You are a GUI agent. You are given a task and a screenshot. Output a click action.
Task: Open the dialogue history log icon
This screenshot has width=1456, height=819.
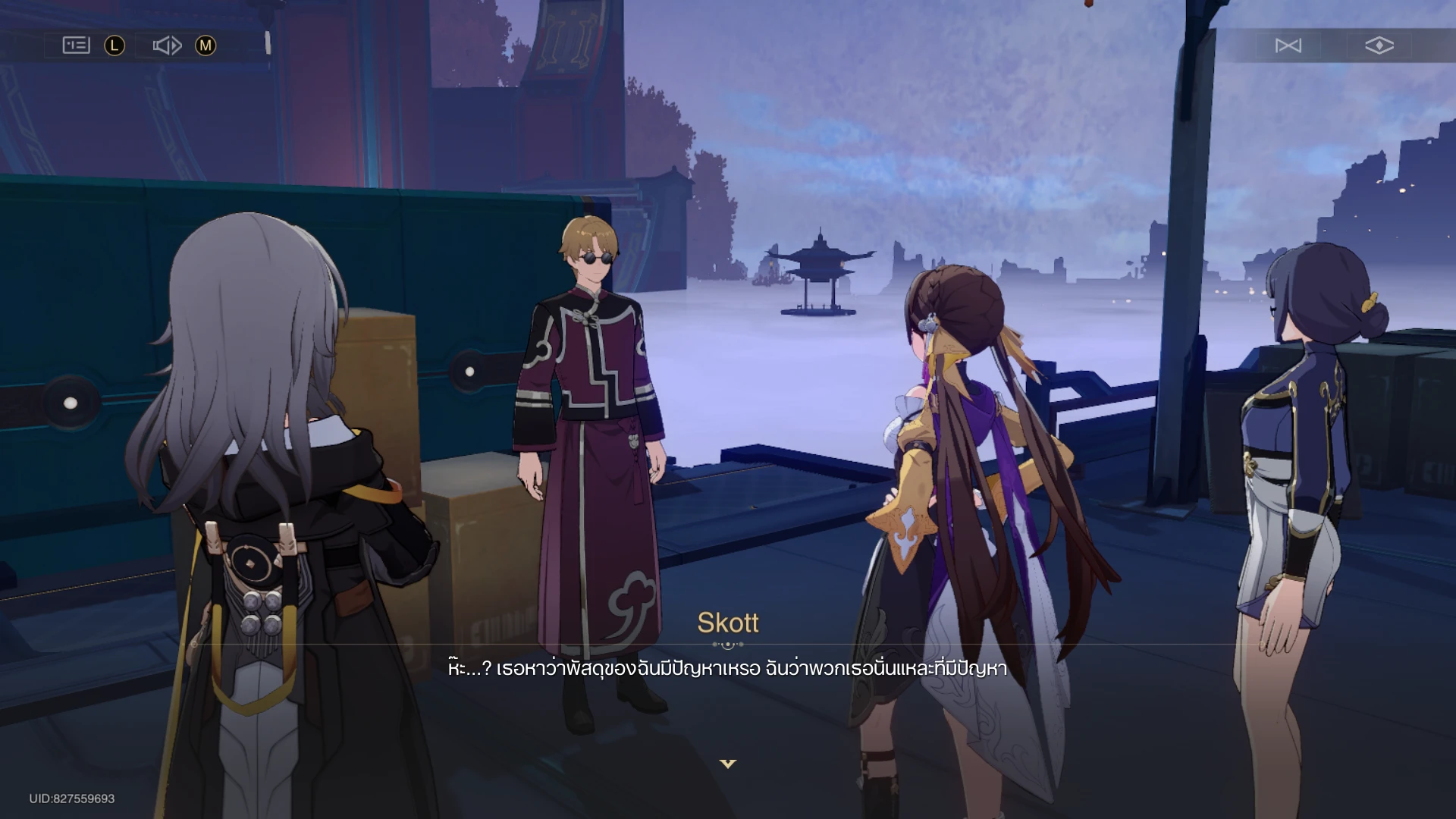pos(76,45)
